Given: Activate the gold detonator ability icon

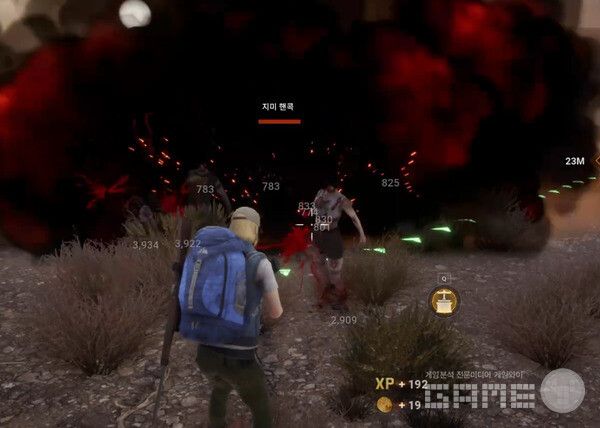Looking at the screenshot, I should [444, 301].
